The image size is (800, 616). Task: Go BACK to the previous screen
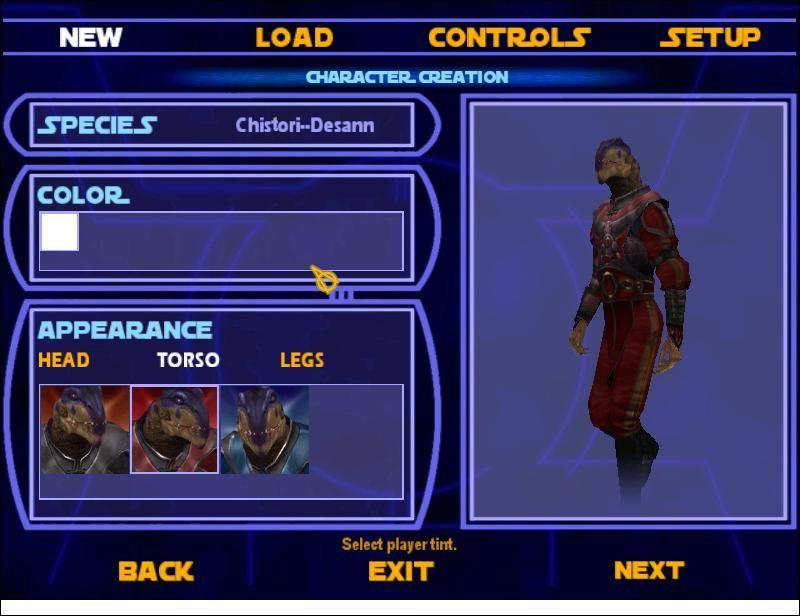click(155, 571)
